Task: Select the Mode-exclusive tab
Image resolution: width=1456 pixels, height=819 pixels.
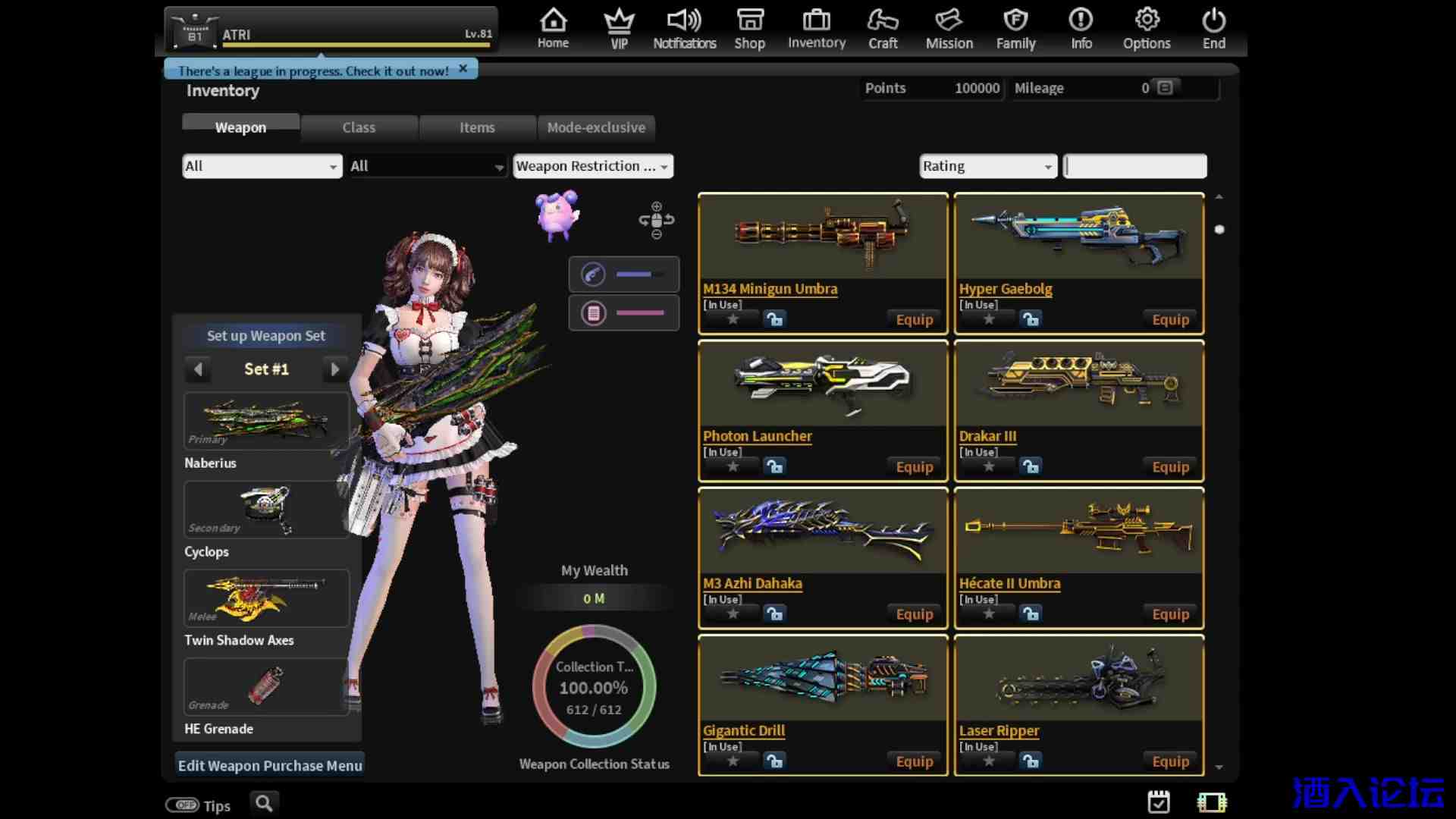Action: [596, 127]
